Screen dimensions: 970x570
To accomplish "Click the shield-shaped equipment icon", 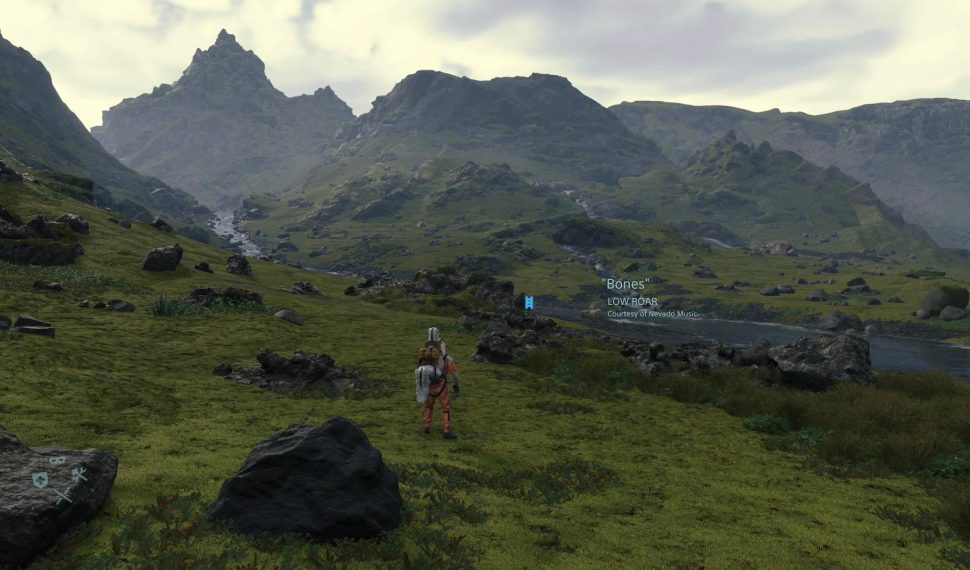I will click(x=41, y=480).
